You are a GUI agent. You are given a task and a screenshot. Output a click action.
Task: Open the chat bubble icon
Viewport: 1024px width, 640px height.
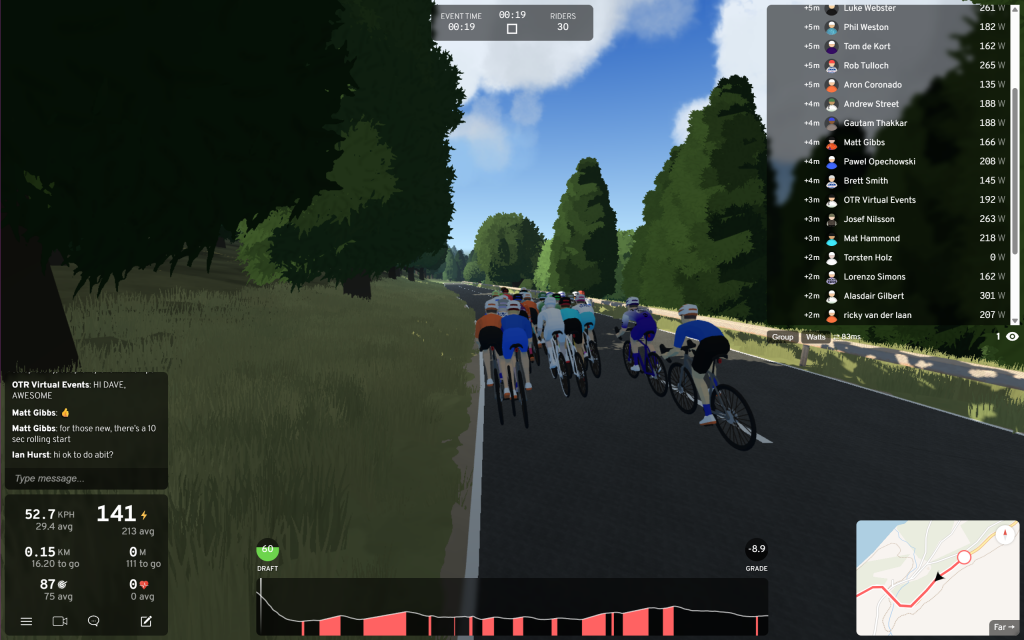(93, 621)
